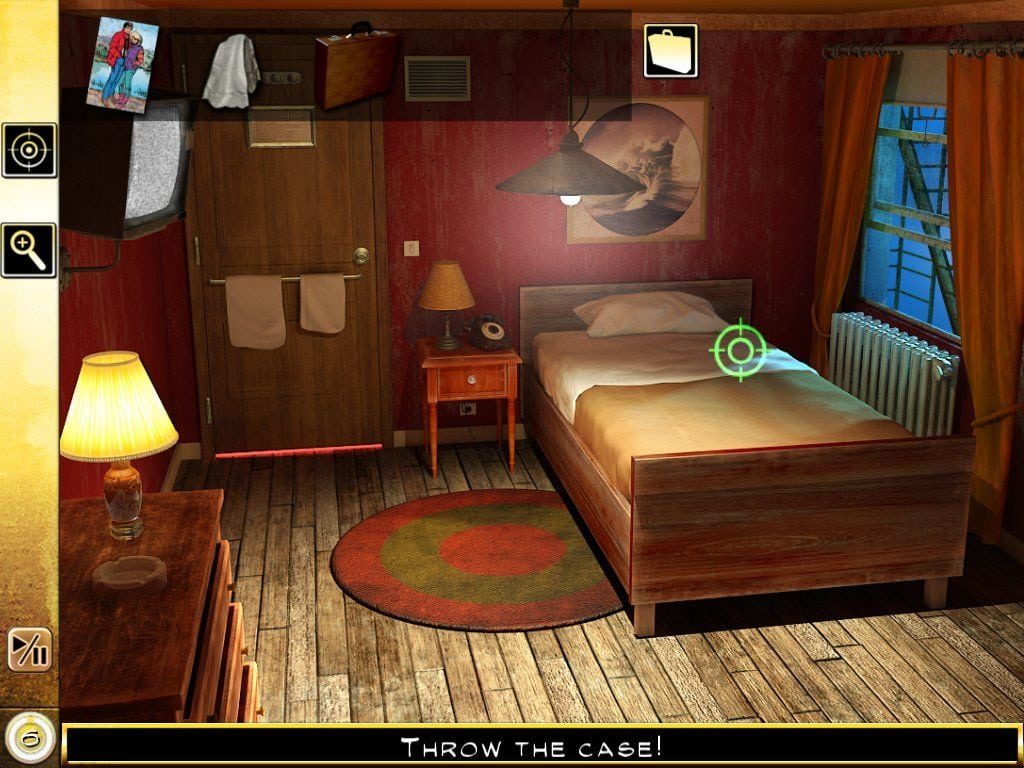Choose the magnifying glass examine tool
The height and width of the screenshot is (768, 1024).
[29, 250]
